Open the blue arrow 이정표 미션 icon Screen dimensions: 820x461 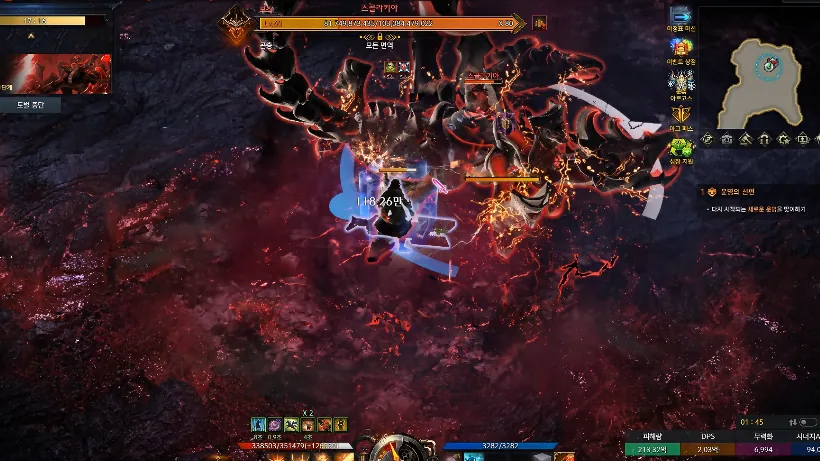[682, 15]
